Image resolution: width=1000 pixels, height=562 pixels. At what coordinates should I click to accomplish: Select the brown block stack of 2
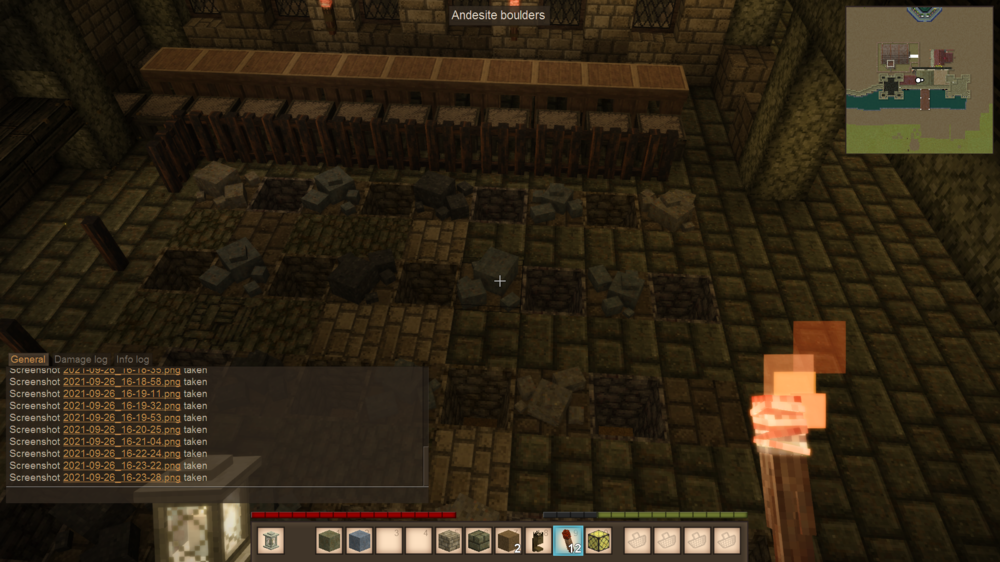point(509,541)
